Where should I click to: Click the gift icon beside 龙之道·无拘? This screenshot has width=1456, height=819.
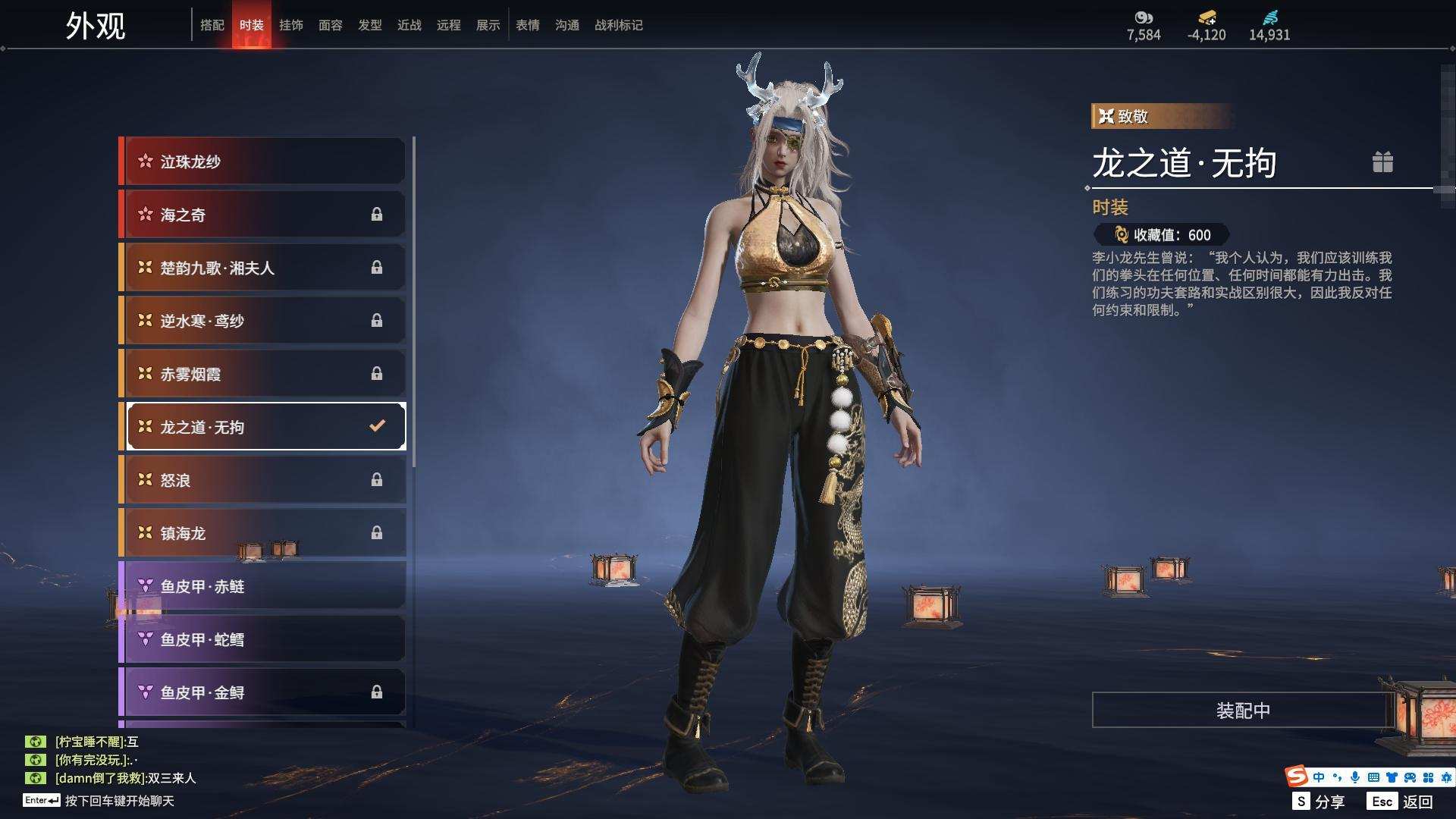pos(1382,162)
